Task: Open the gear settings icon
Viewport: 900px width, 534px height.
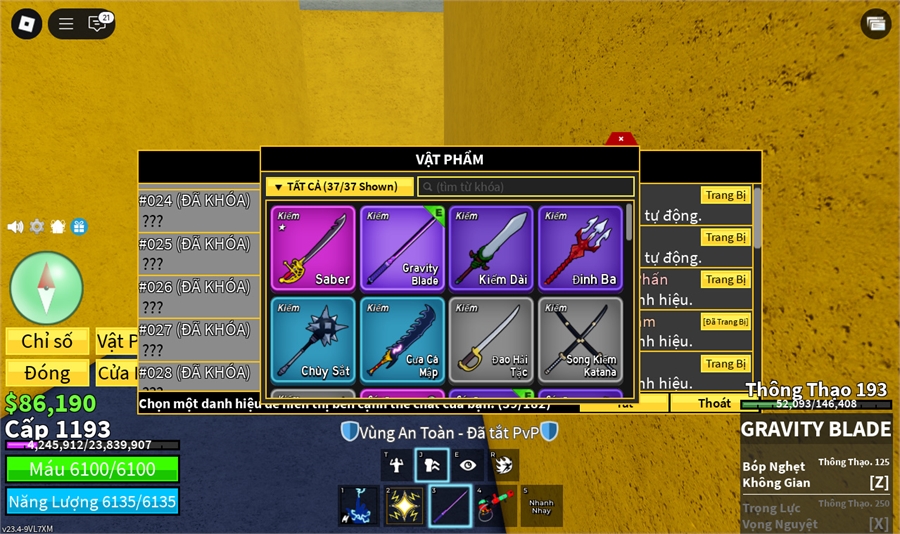Action: pos(37,227)
